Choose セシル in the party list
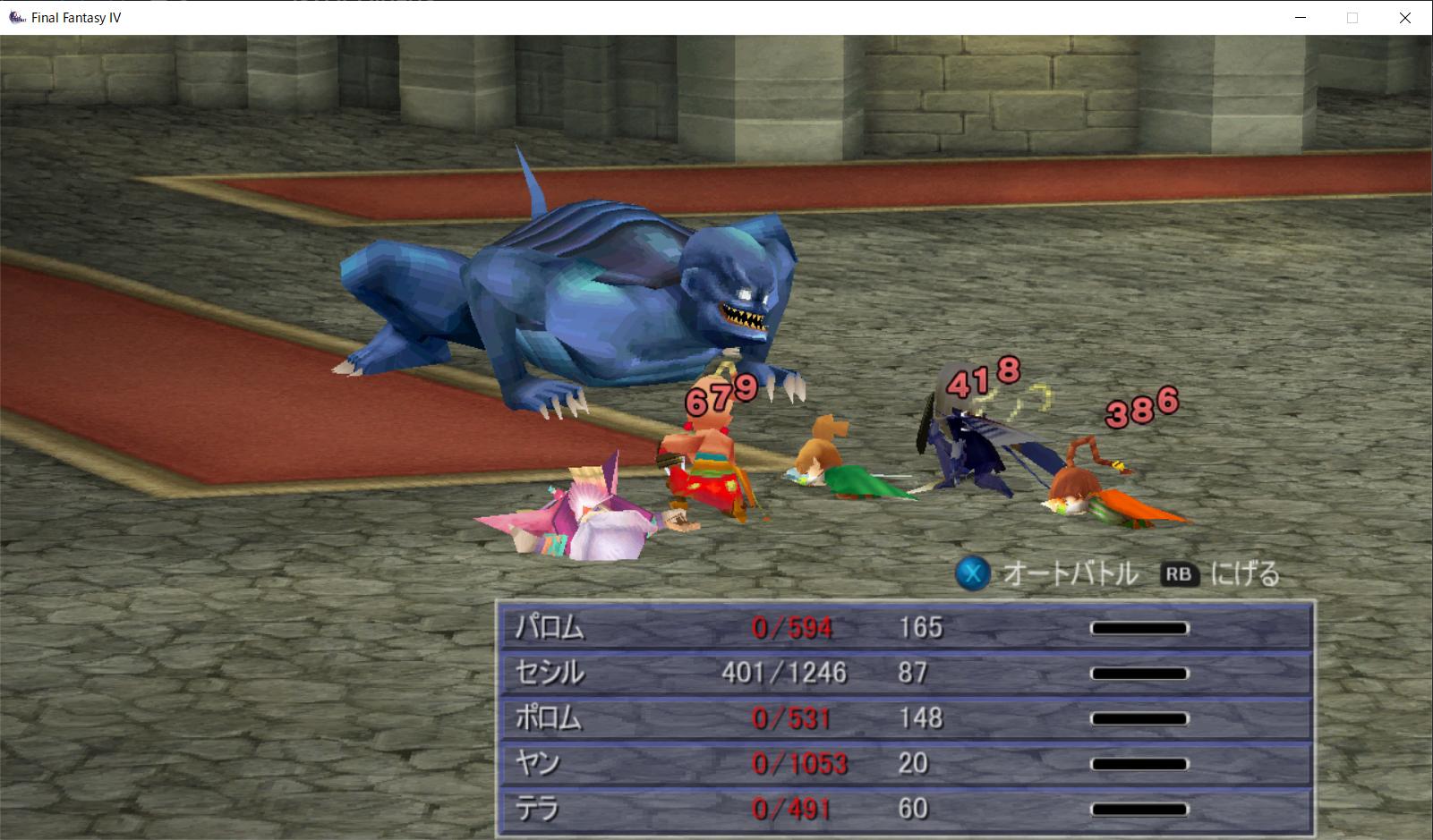Image resolution: width=1433 pixels, height=840 pixels. point(904,673)
